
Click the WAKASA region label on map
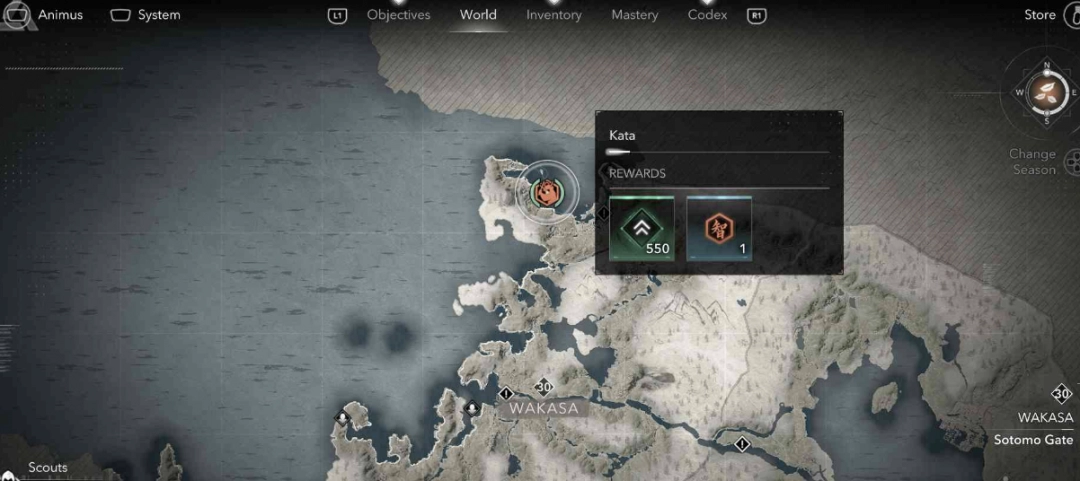click(543, 408)
